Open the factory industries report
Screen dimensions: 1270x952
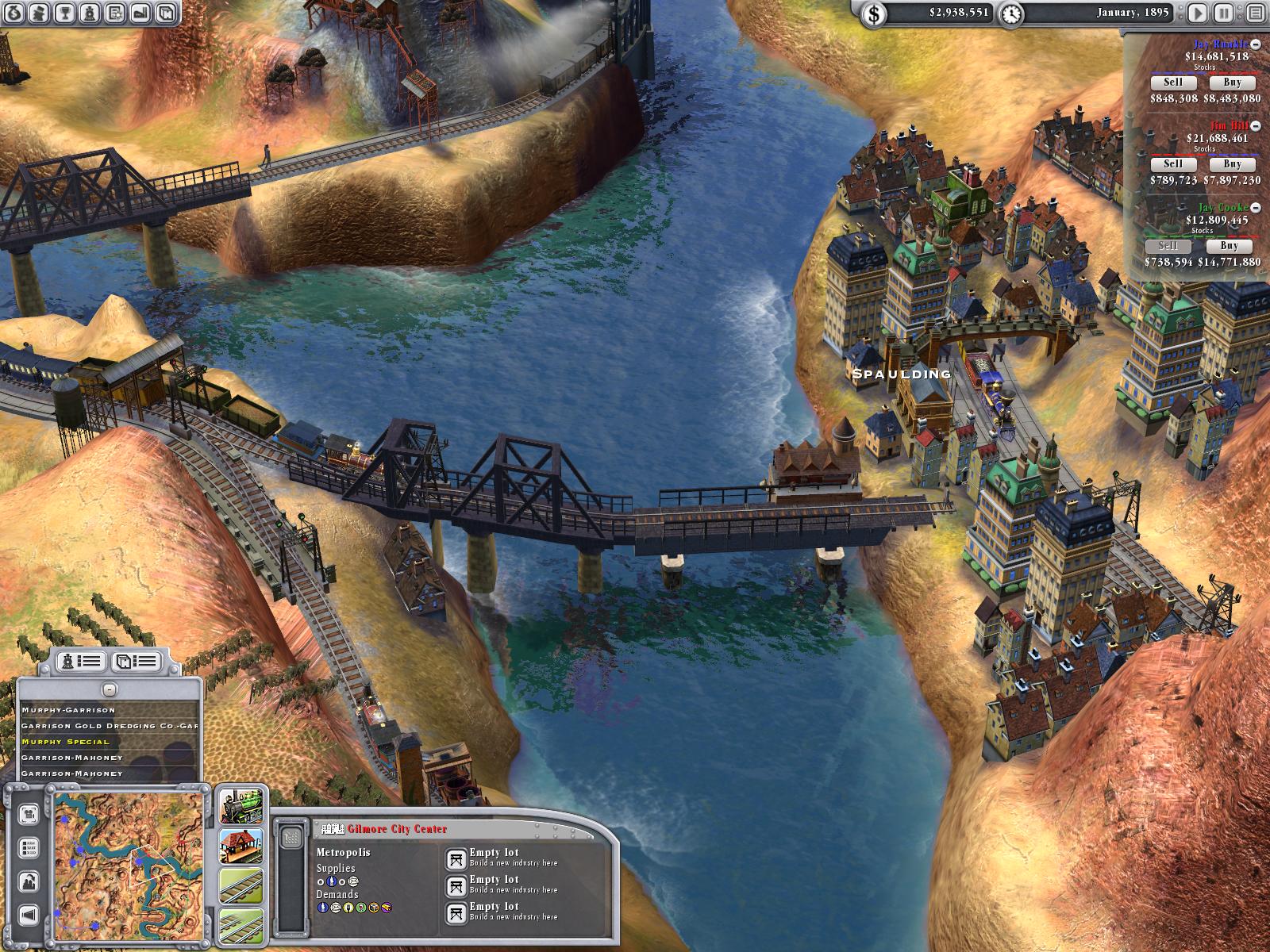(x=140, y=12)
